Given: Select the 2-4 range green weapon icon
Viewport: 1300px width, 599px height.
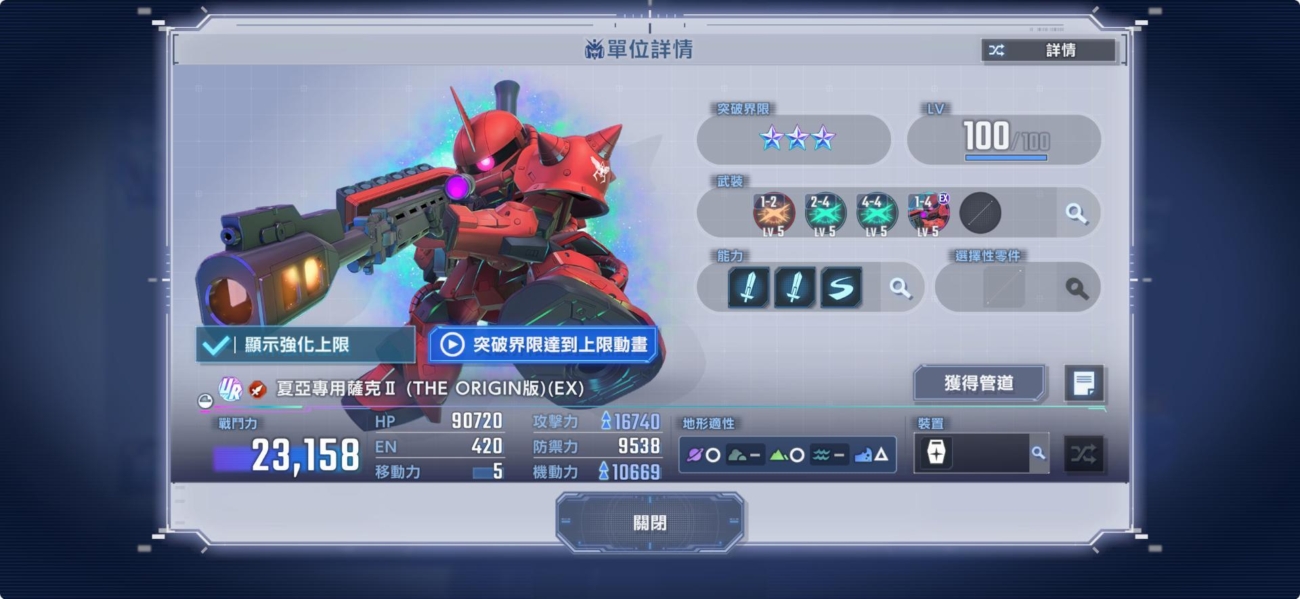Looking at the screenshot, I should [x=825, y=213].
